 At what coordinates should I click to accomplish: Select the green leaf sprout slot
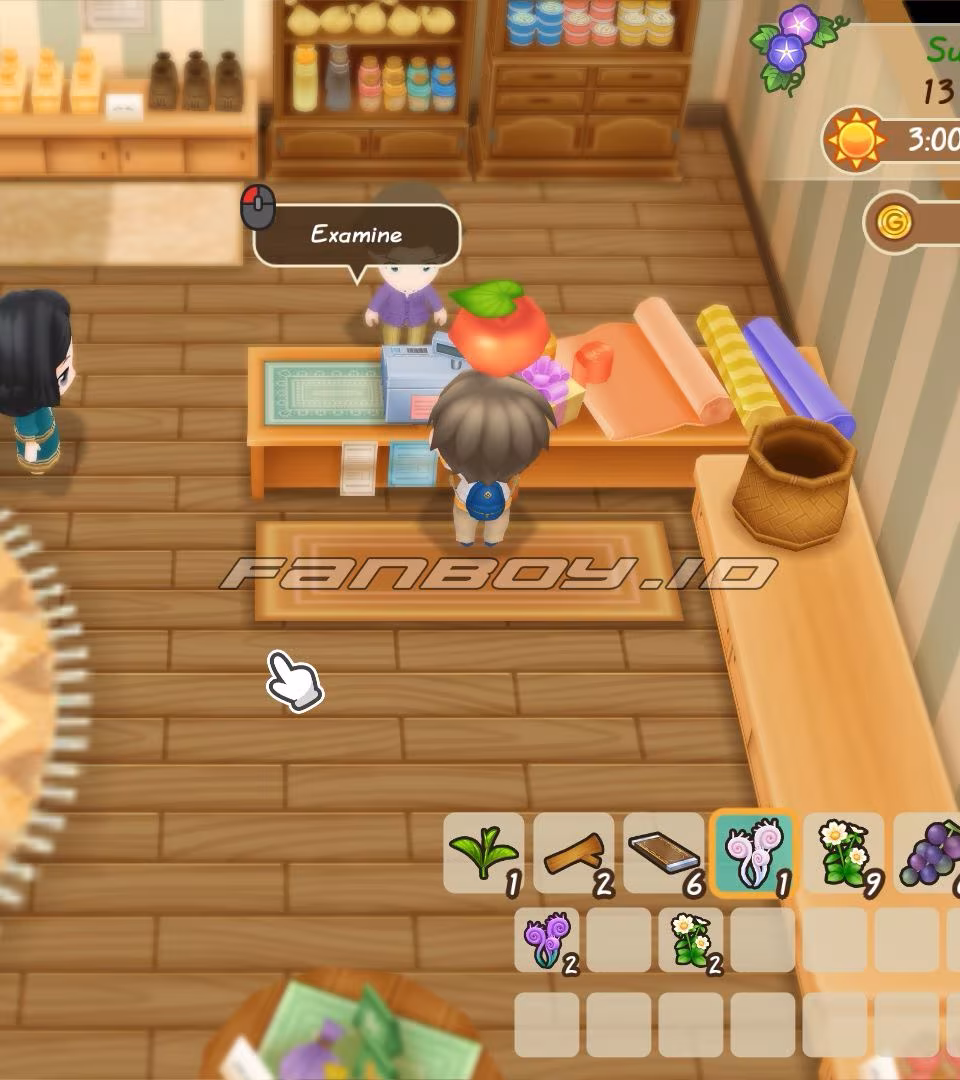(483, 853)
